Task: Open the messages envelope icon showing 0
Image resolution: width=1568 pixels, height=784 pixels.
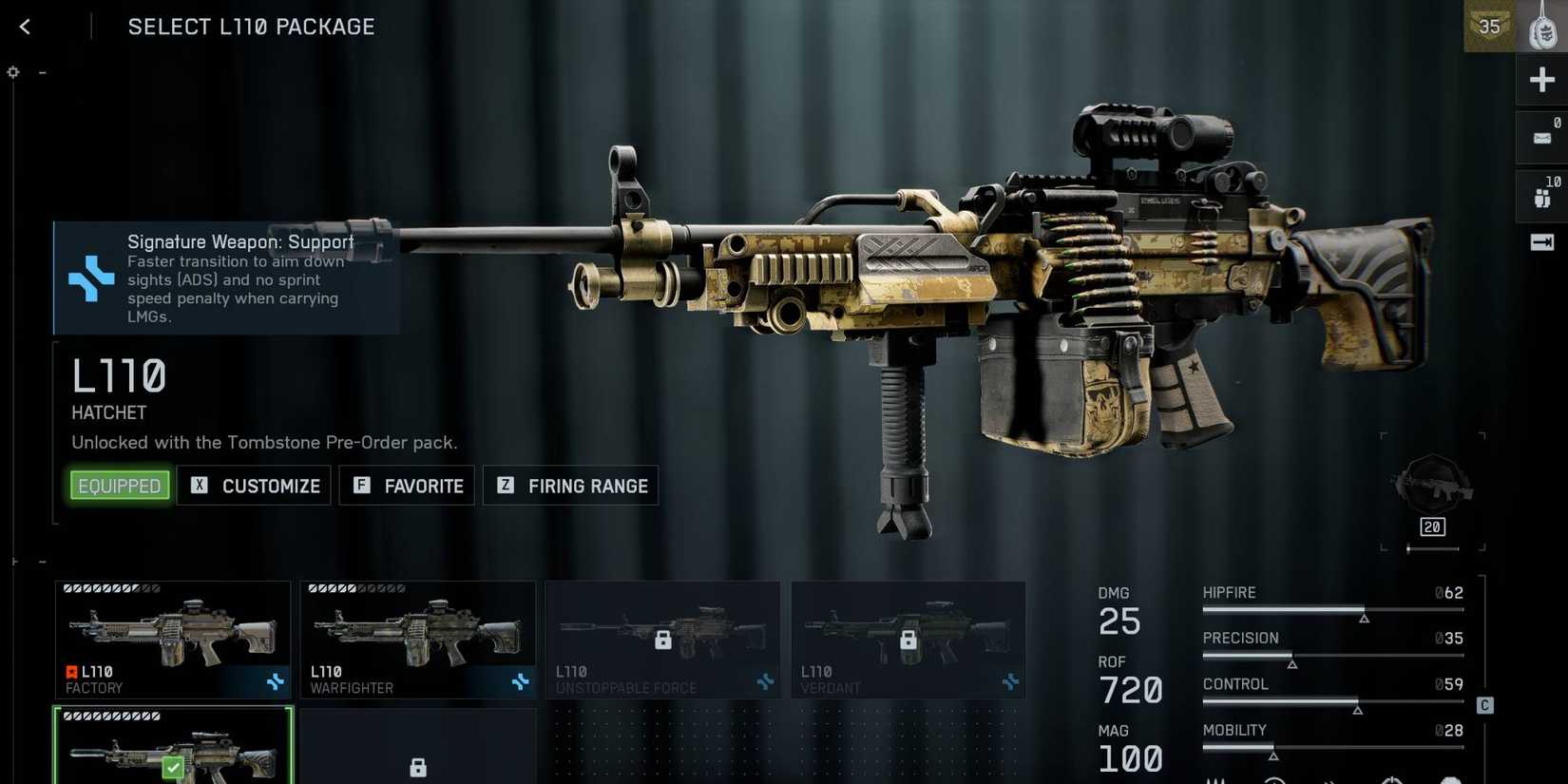Action: [x=1541, y=137]
